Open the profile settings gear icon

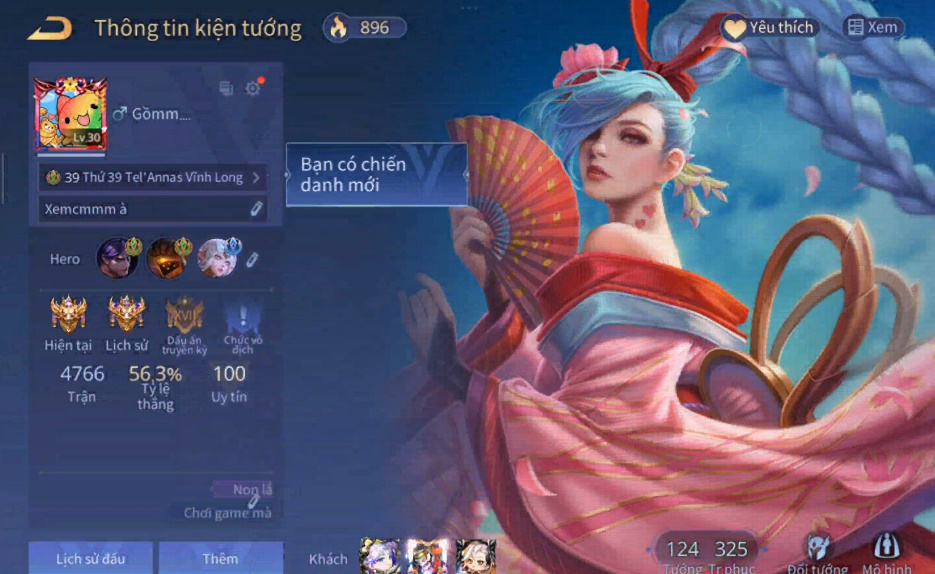tap(253, 88)
